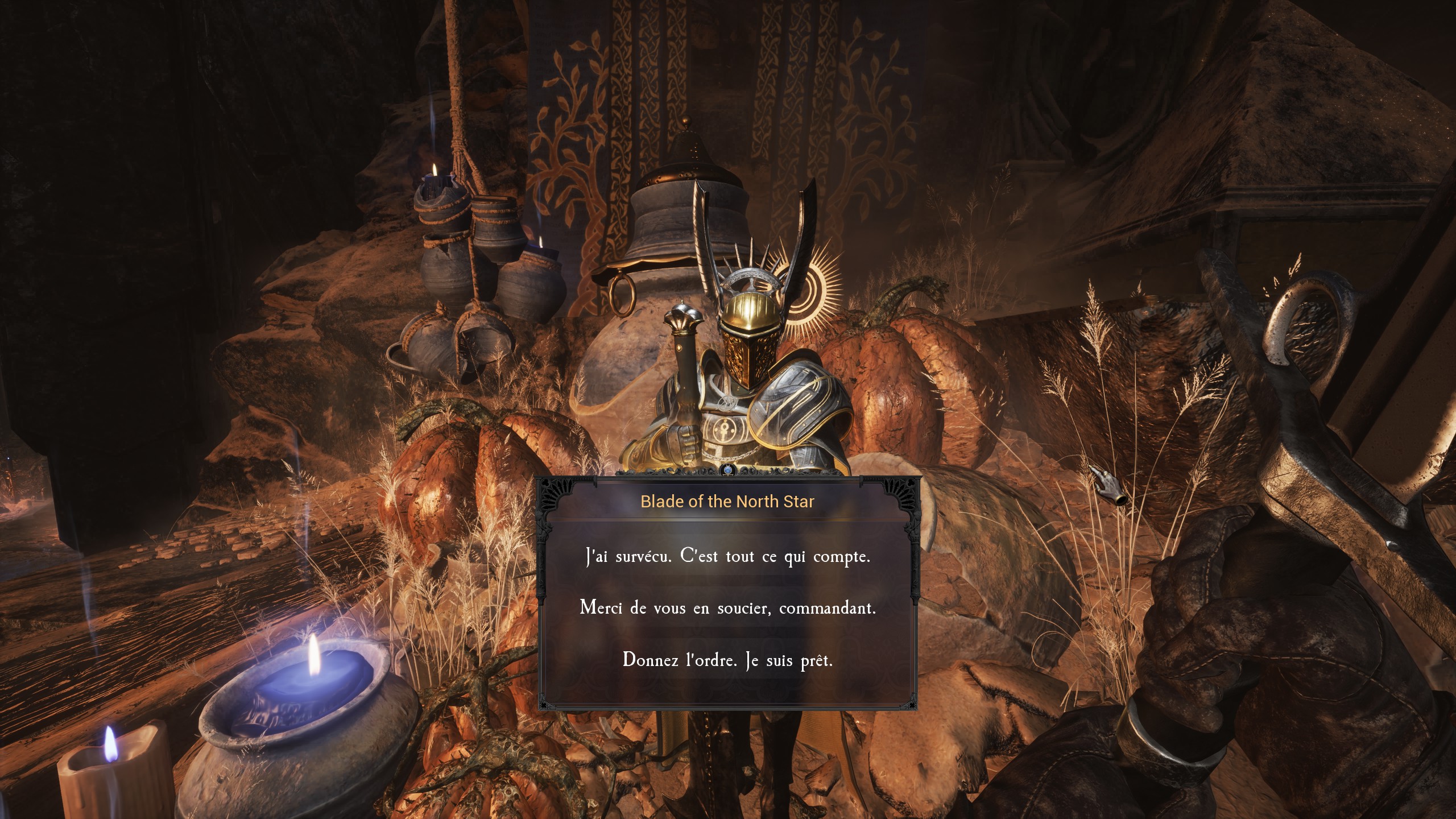Select "Merci de vous en soucier, commandant."
This screenshot has height=819, width=1456.
727,608
